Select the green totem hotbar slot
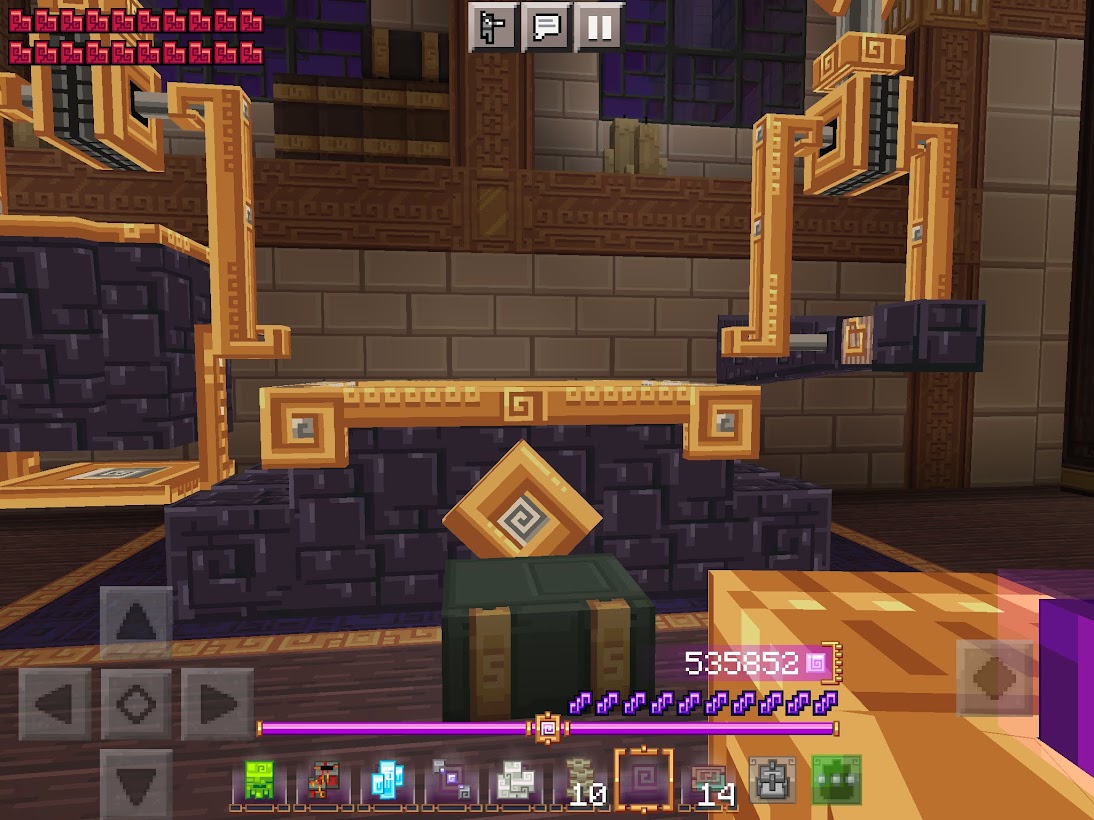This screenshot has height=820, width=1094. pyautogui.click(x=260, y=780)
